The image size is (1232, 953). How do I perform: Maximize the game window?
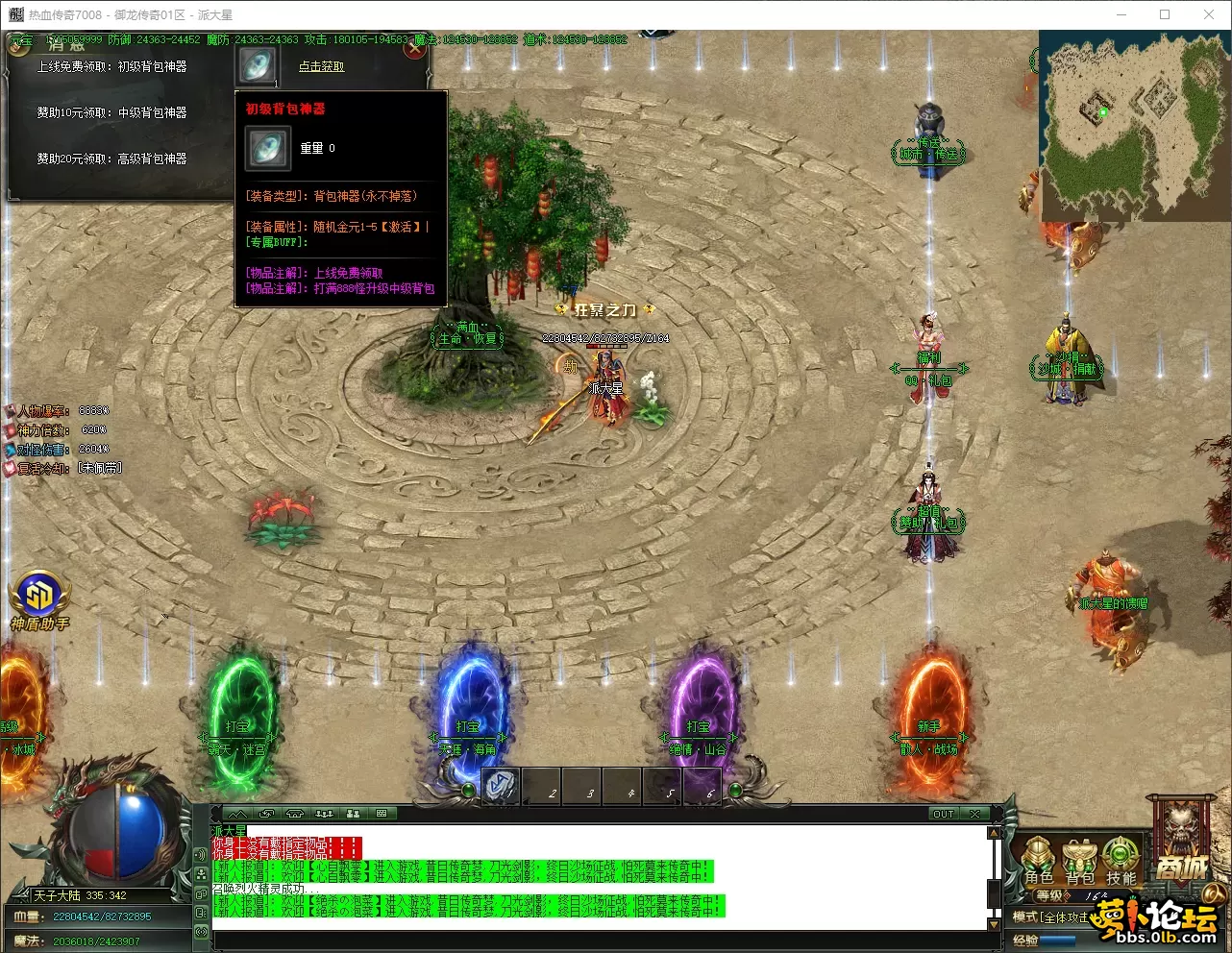click(x=1165, y=14)
